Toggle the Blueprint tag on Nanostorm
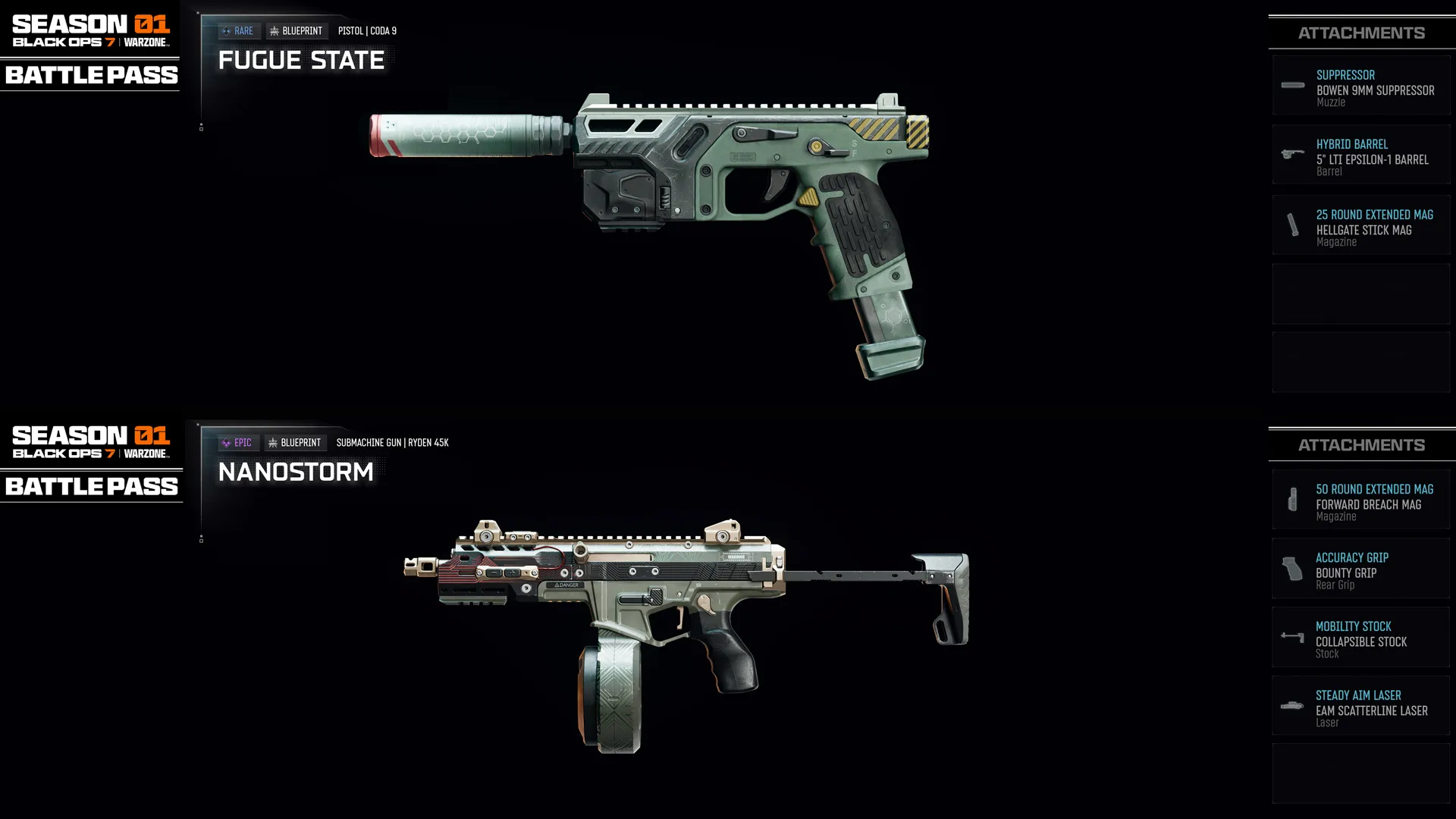This screenshot has width=1456, height=819. click(296, 442)
